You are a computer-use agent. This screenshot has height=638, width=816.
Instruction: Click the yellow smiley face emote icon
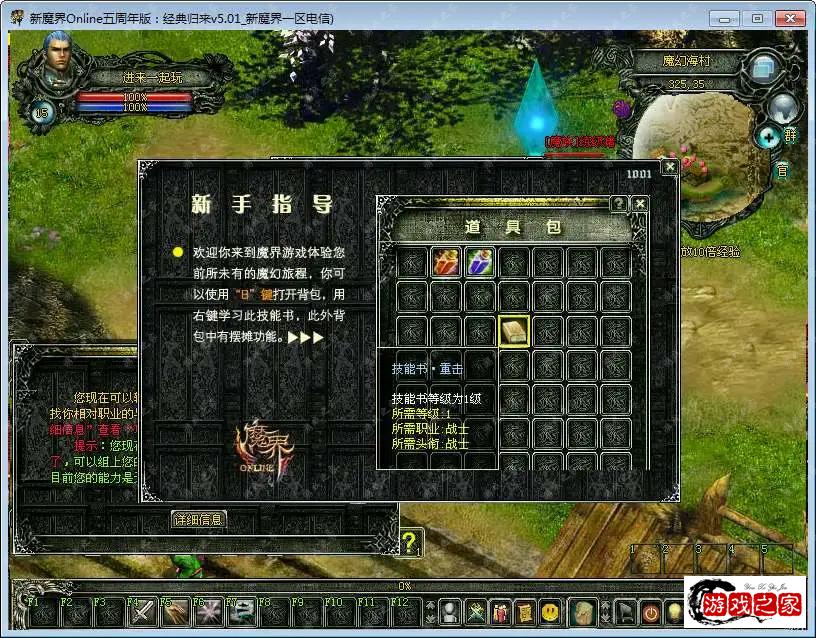550,610
